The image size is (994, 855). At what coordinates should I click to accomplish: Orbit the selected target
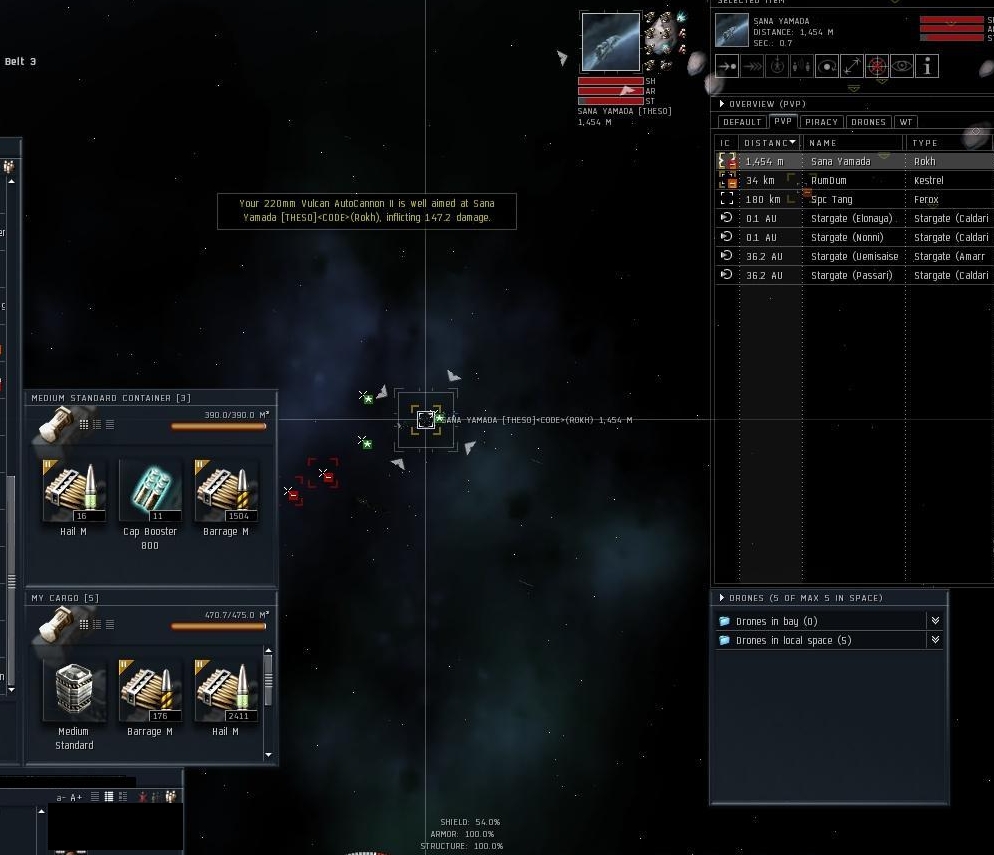[827, 67]
